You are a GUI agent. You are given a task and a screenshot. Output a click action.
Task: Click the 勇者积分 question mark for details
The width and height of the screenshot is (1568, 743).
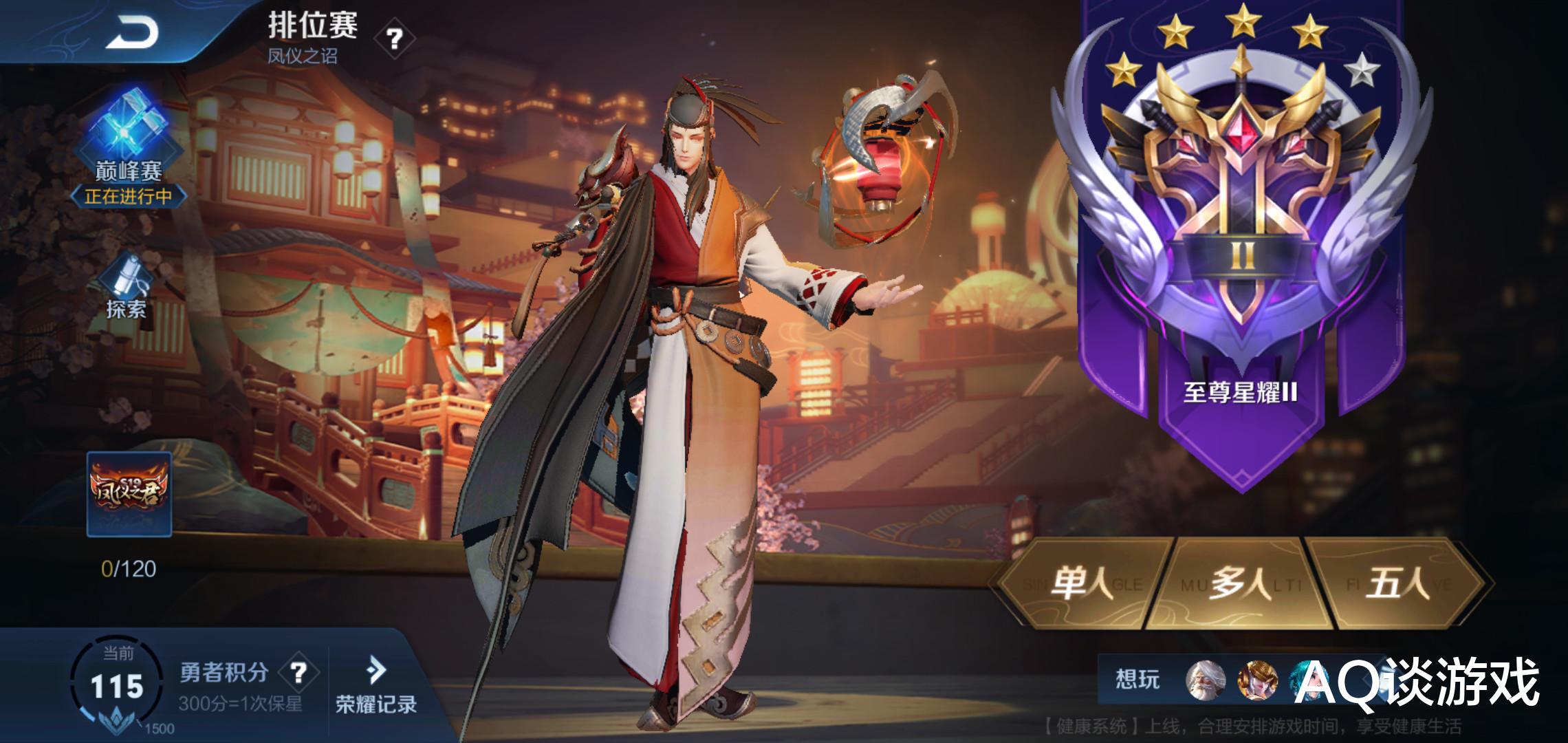[x=298, y=672]
